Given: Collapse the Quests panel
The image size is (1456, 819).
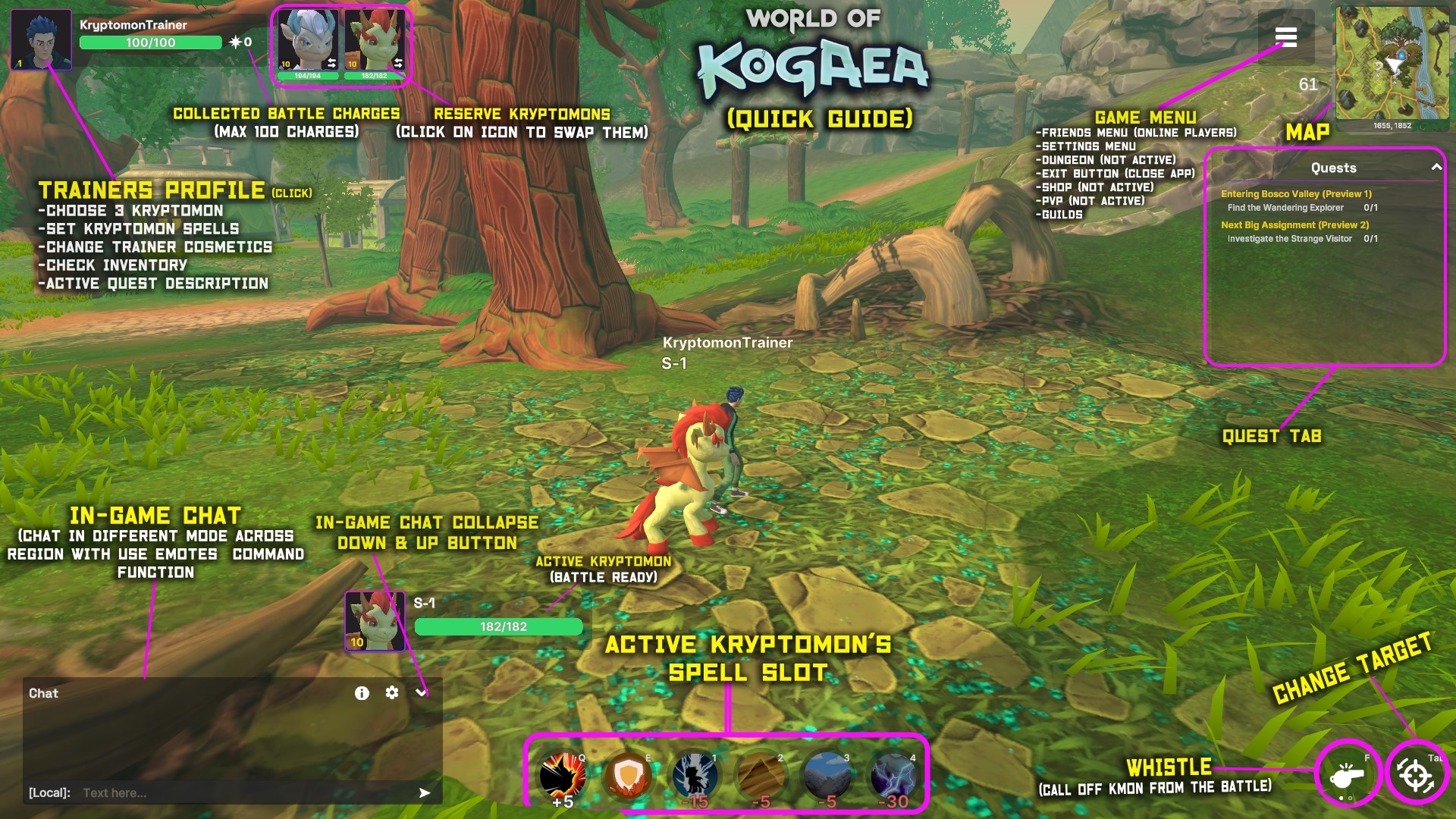Looking at the screenshot, I should [x=1436, y=168].
